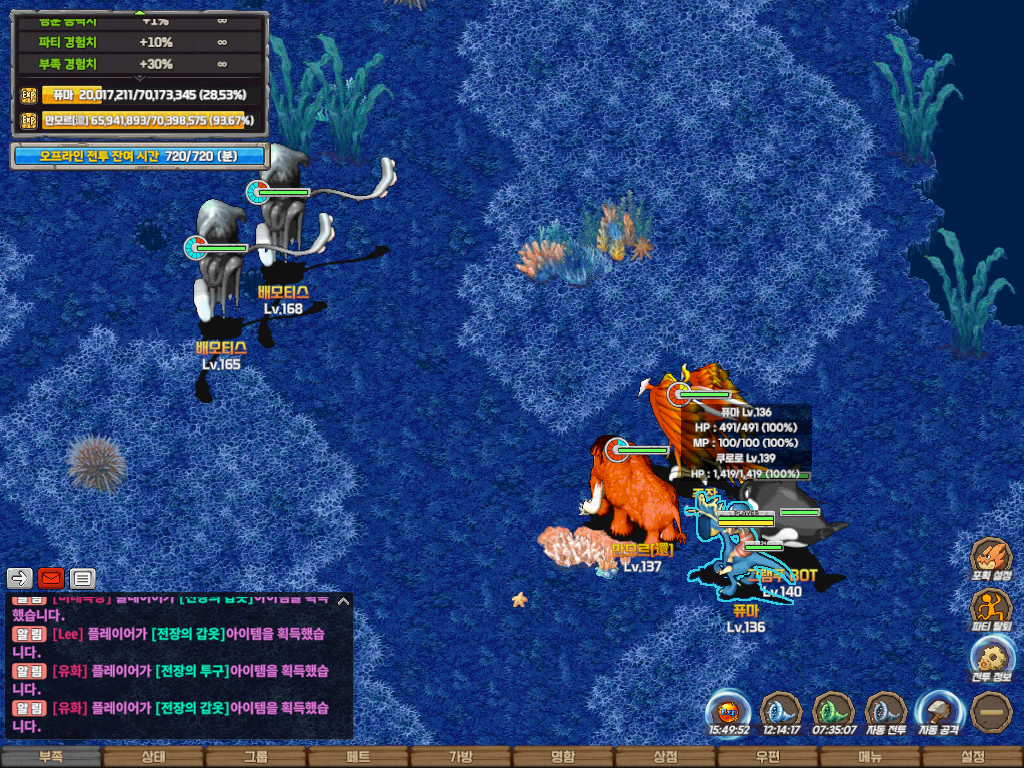1024x768 pixels.
Task: Open the 부족 (tribe) tab
Action: [x=51, y=757]
